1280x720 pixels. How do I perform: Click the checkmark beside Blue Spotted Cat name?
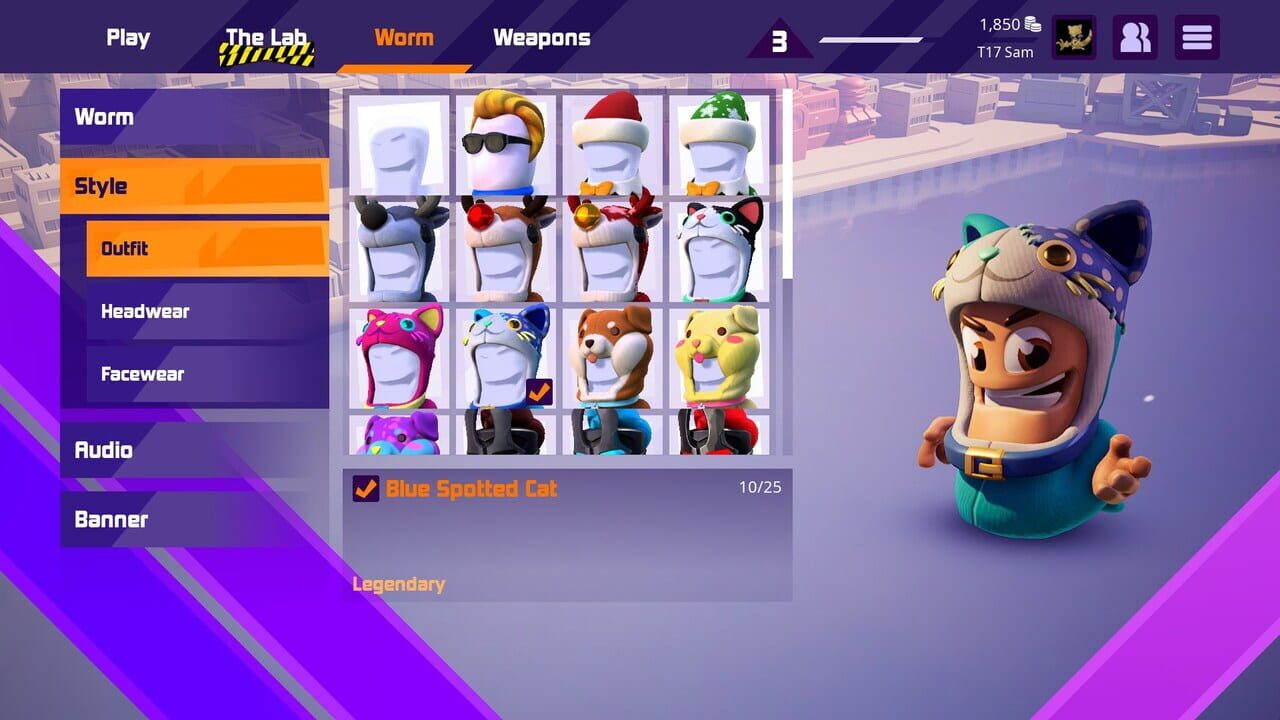[362, 489]
